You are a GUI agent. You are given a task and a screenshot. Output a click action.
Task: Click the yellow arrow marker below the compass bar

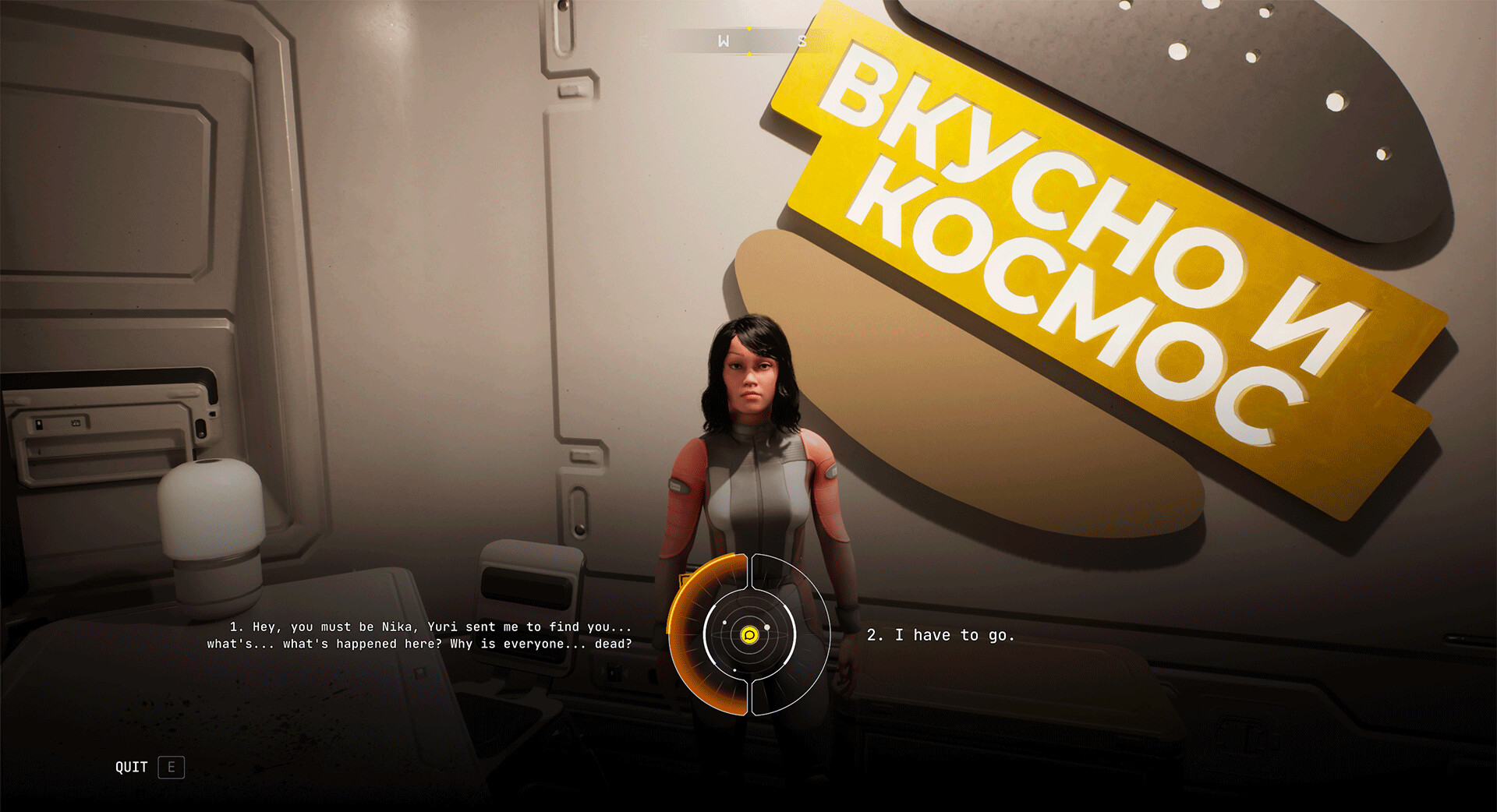tap(749, 53)
